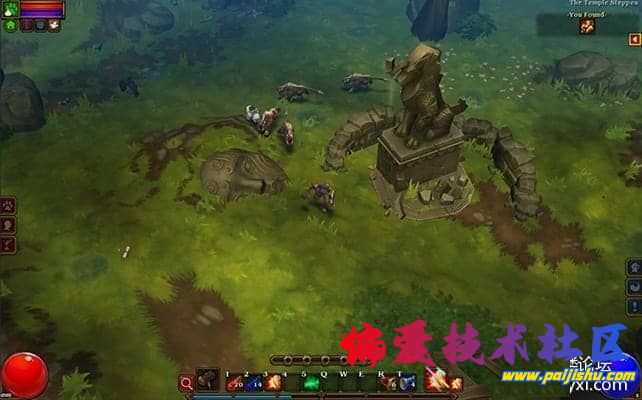Screen dimensions: 642x400
Task: Use the red health potion in slot 1
Action: (x=233, y=382)
